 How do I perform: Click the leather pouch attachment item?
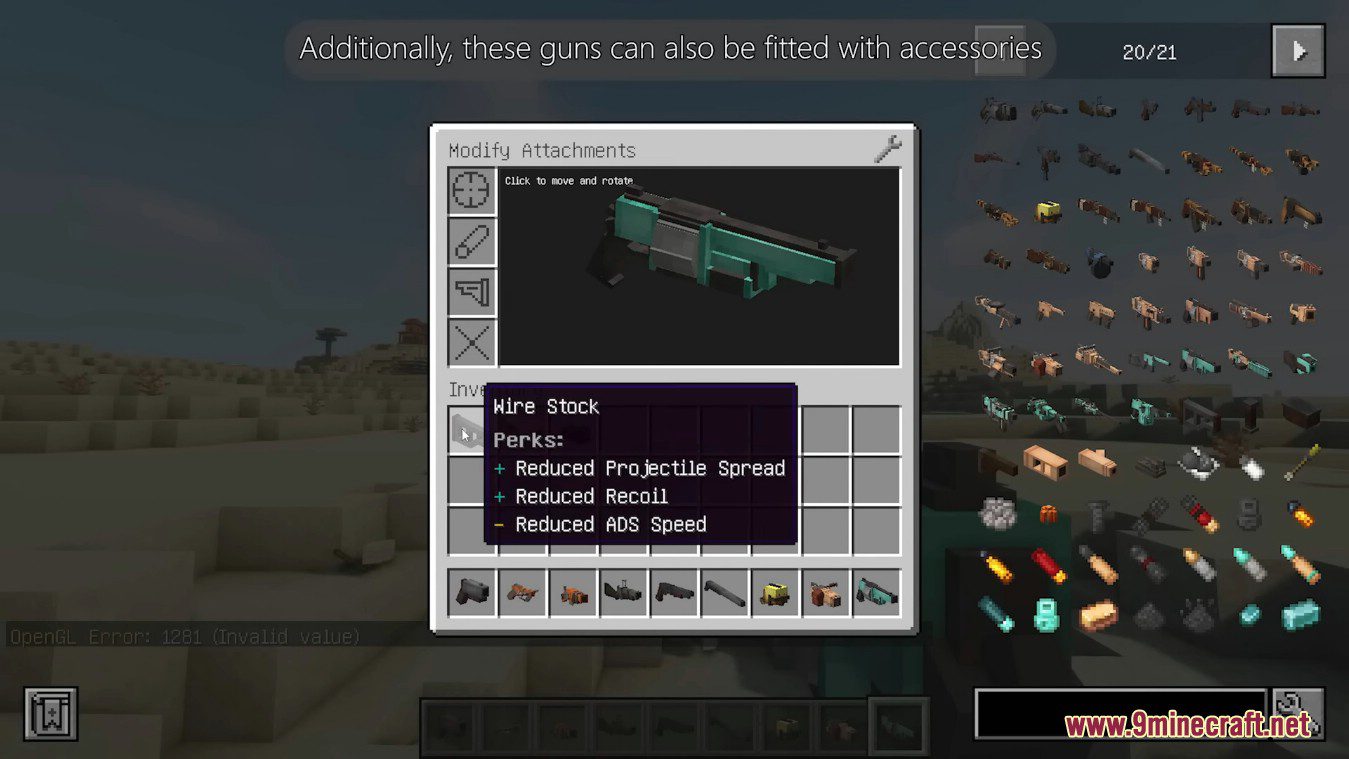(x=826, y=591)
